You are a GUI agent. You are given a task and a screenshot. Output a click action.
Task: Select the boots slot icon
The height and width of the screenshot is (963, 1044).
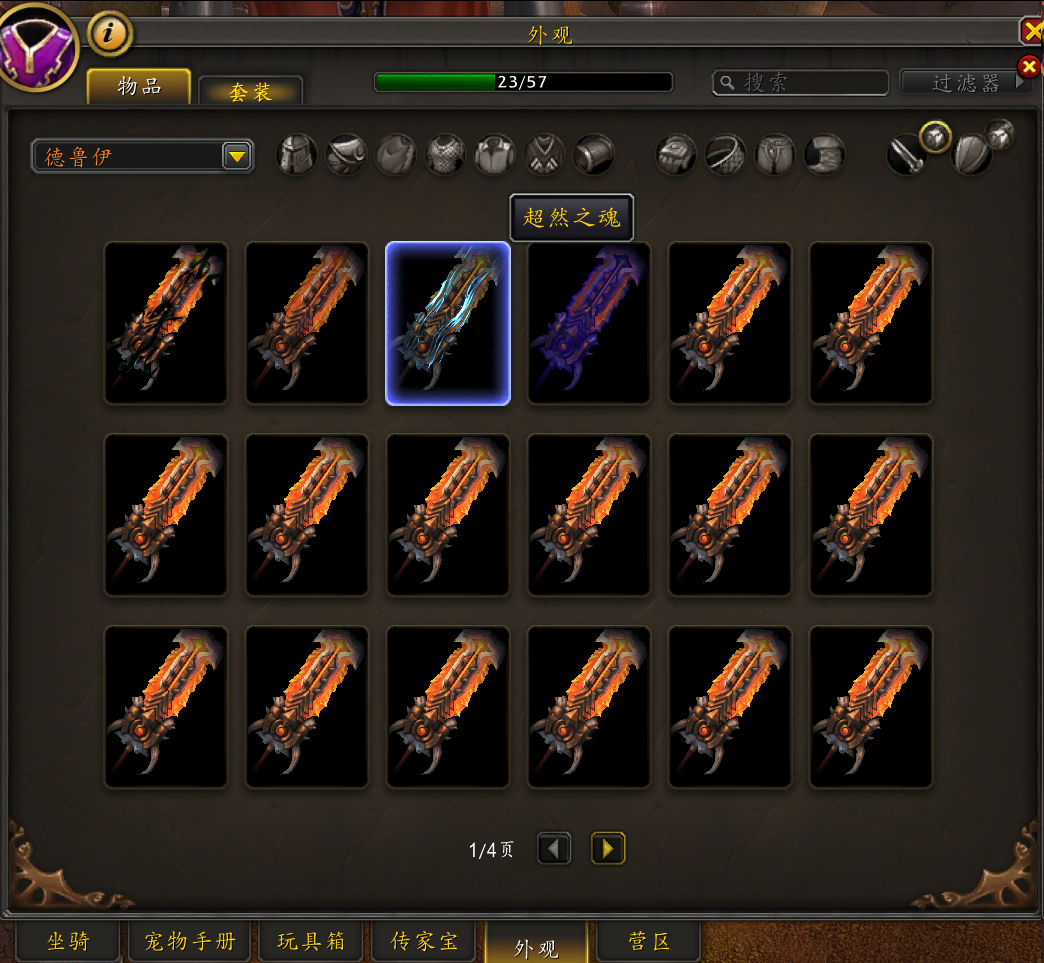825,155
